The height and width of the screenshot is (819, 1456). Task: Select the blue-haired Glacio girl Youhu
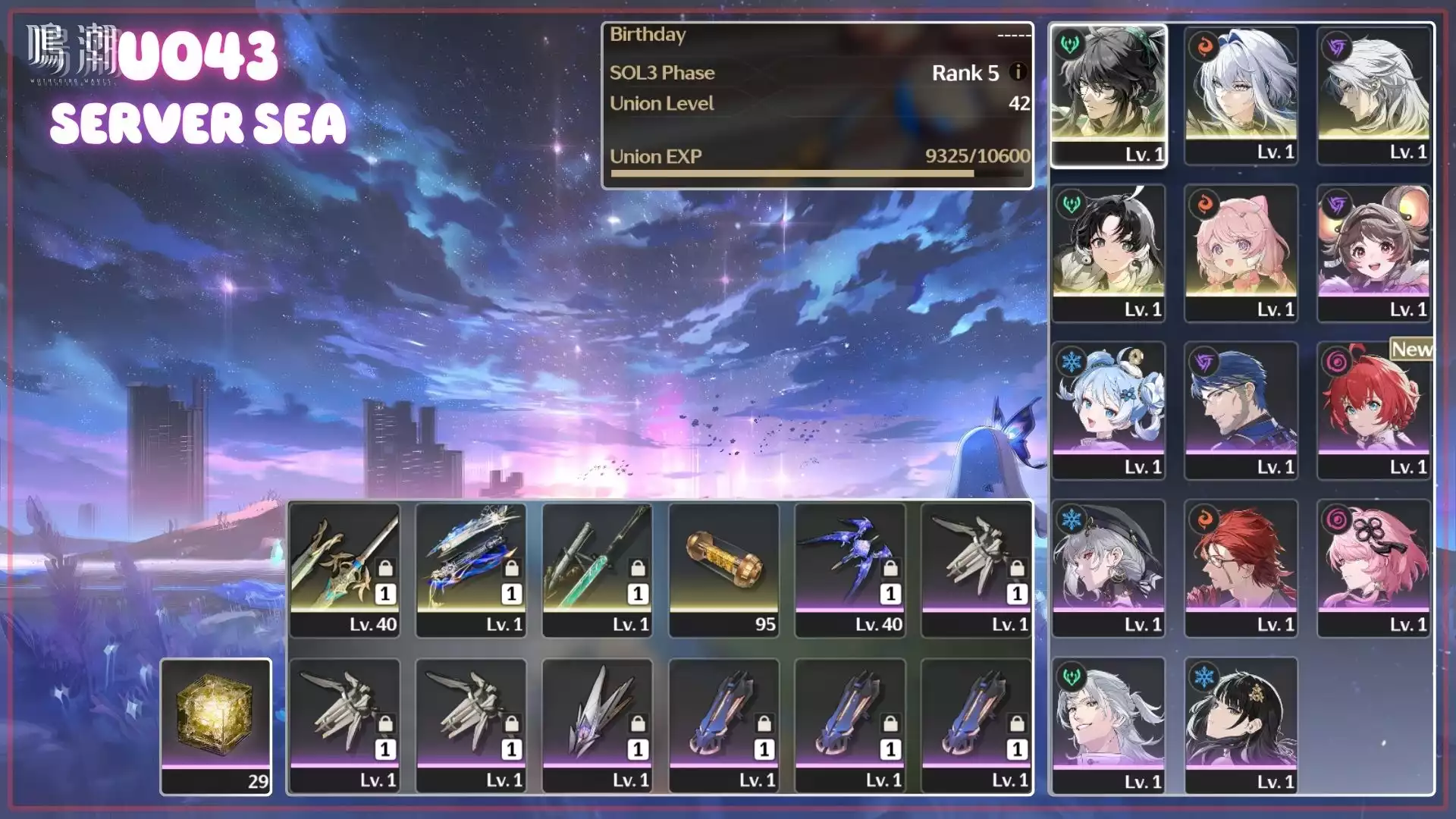click(1108, 410)
